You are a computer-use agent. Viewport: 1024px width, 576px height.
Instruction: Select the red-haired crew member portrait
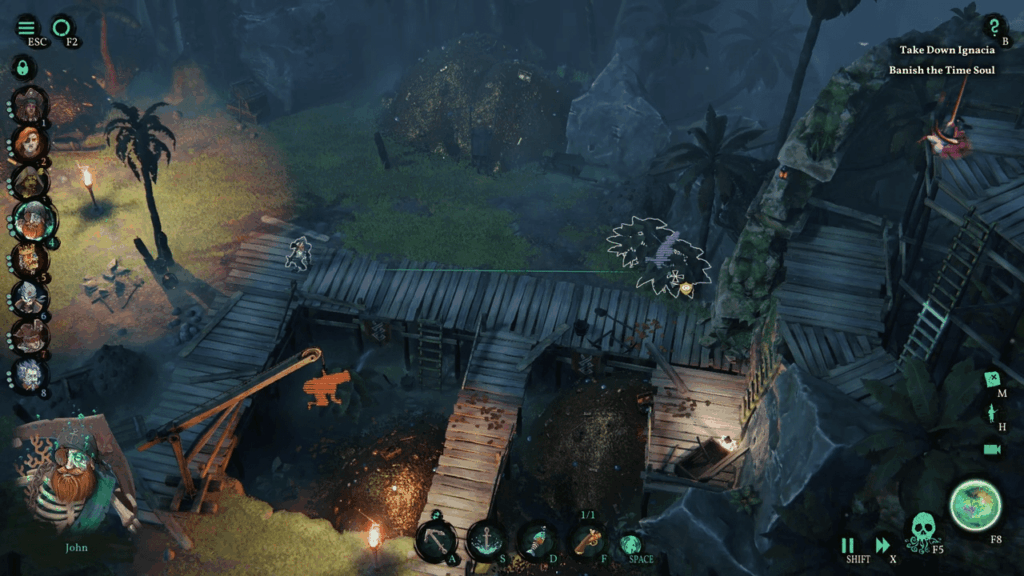pos(28,142)
